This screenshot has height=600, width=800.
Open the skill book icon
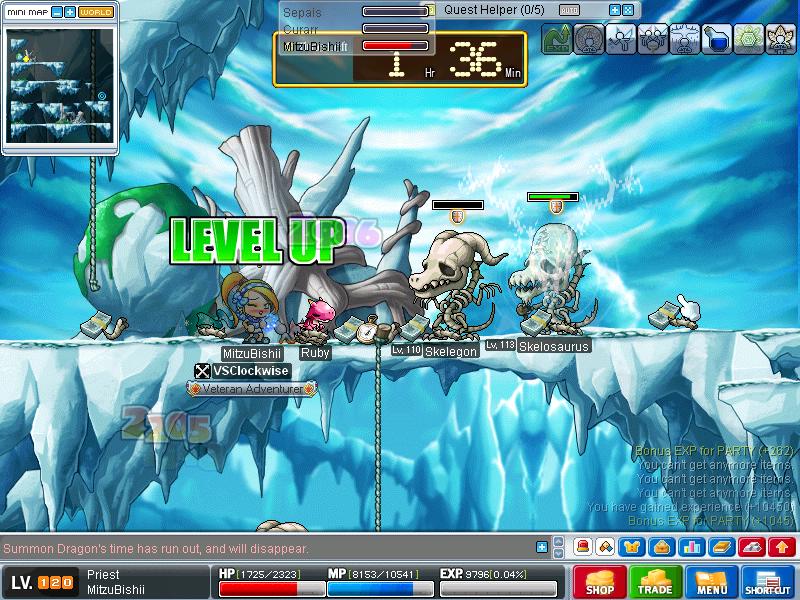pos(721,547)
